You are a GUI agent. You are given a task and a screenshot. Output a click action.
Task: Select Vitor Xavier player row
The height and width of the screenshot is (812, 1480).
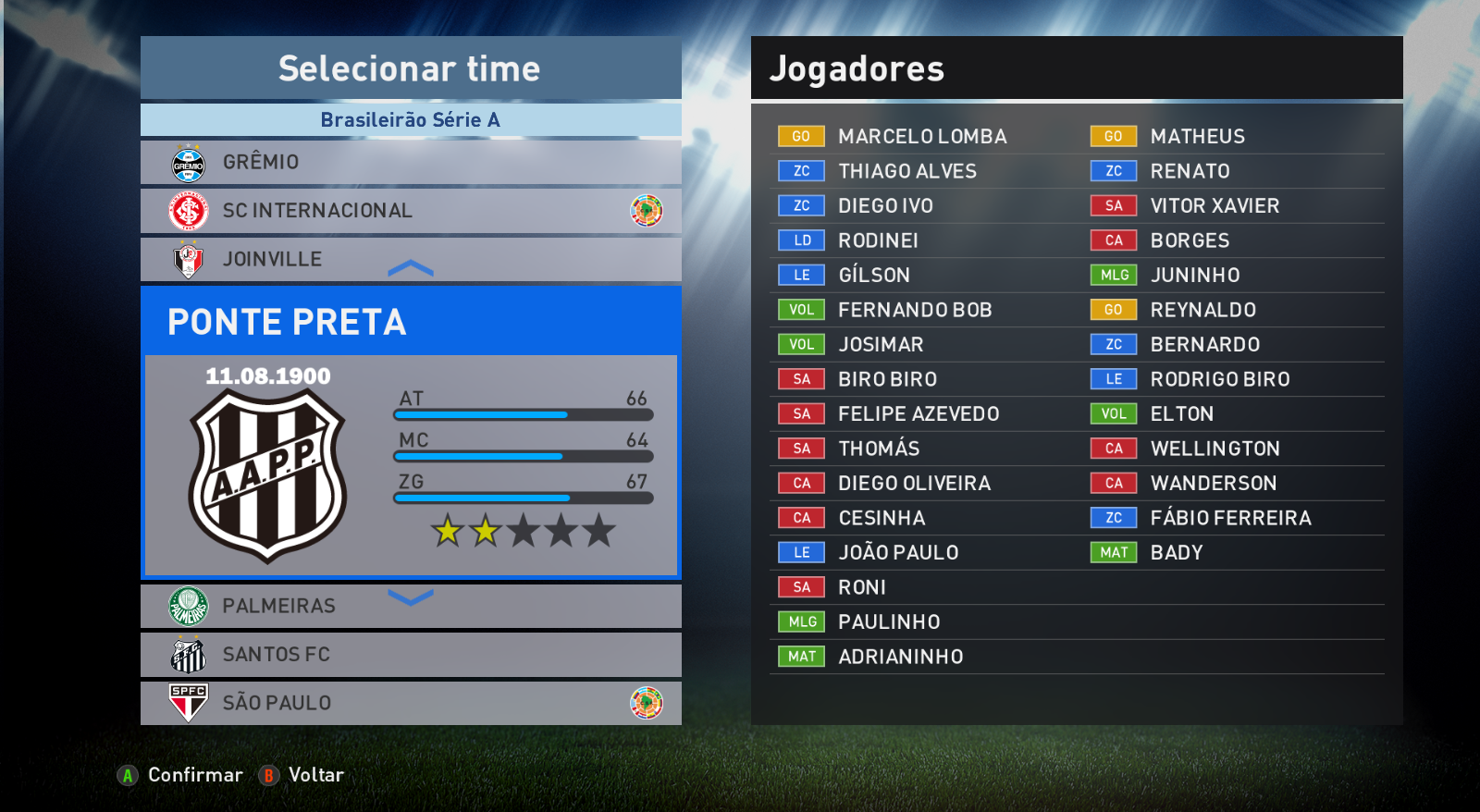pyautogui.click(x=1214, y=206)
